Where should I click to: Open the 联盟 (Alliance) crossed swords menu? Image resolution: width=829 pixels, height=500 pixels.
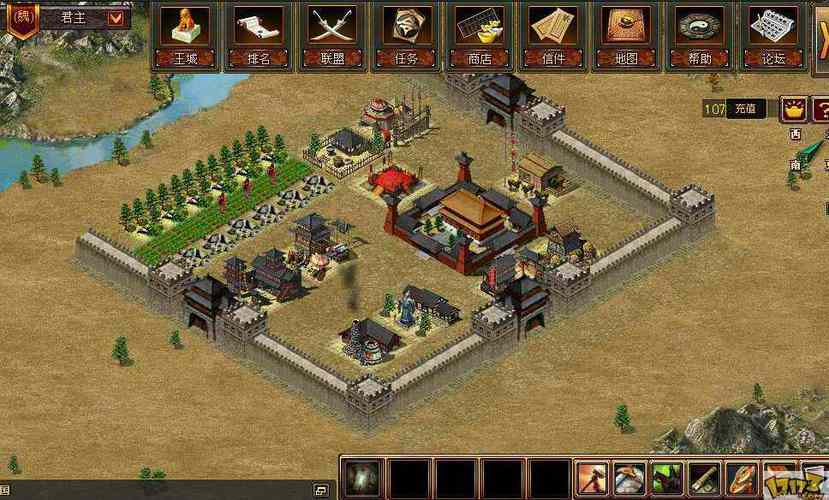pos(332,35)
